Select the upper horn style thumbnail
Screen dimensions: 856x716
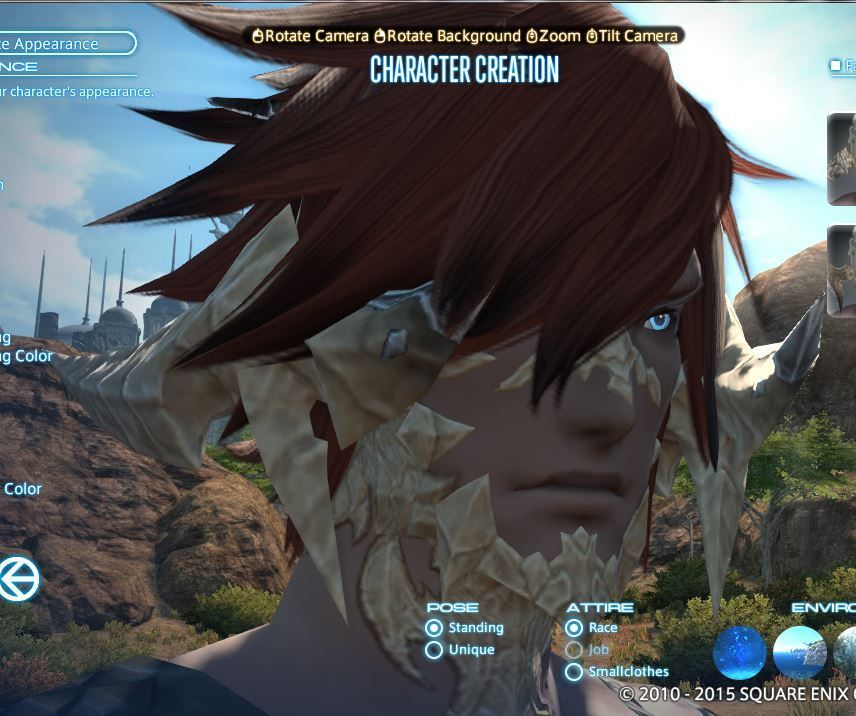click(842, 160)
